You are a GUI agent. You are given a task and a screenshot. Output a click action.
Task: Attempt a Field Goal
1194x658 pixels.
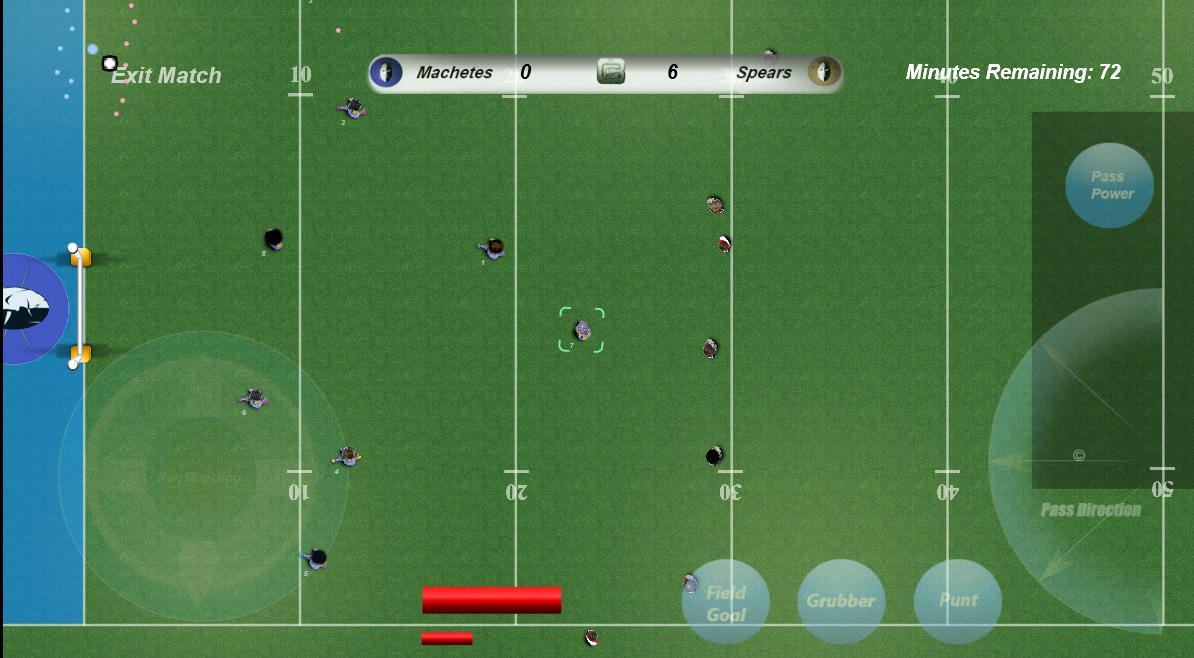pos(726,603)
